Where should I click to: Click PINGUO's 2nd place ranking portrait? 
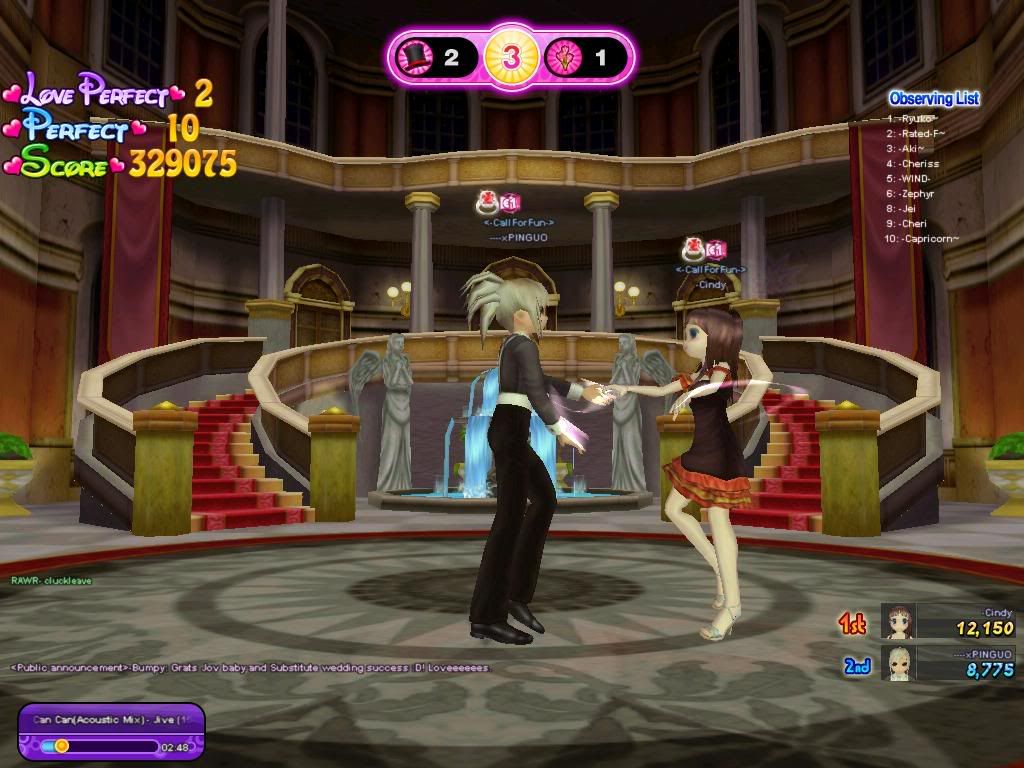pyautogui.click(x=900, y=663)
